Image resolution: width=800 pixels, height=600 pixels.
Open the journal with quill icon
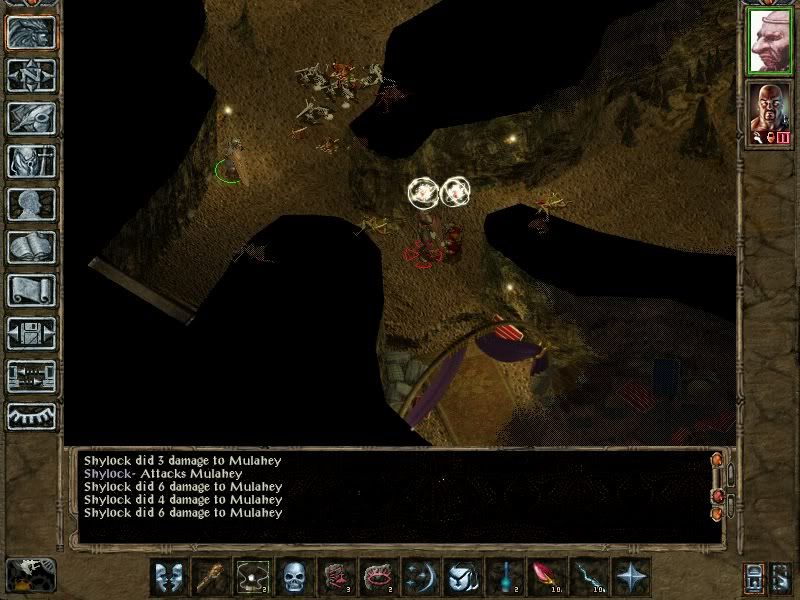click(x=31, y=118)
